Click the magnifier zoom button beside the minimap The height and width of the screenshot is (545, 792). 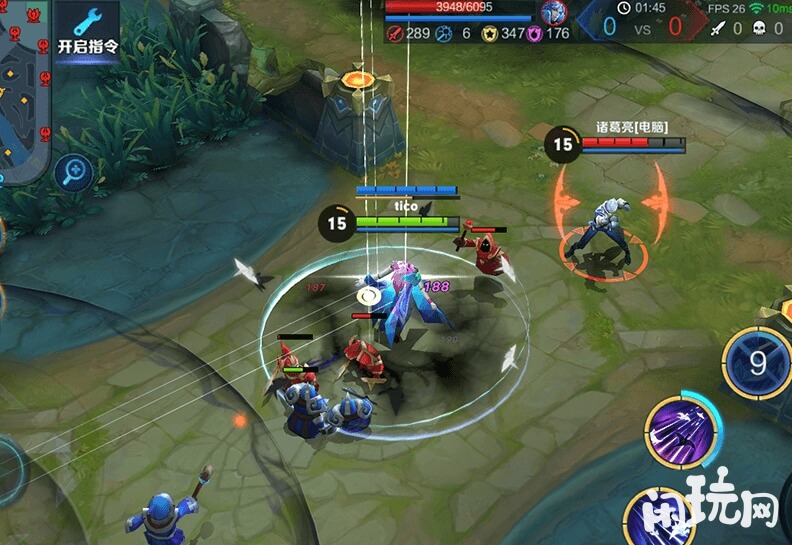tap(74, 173)
